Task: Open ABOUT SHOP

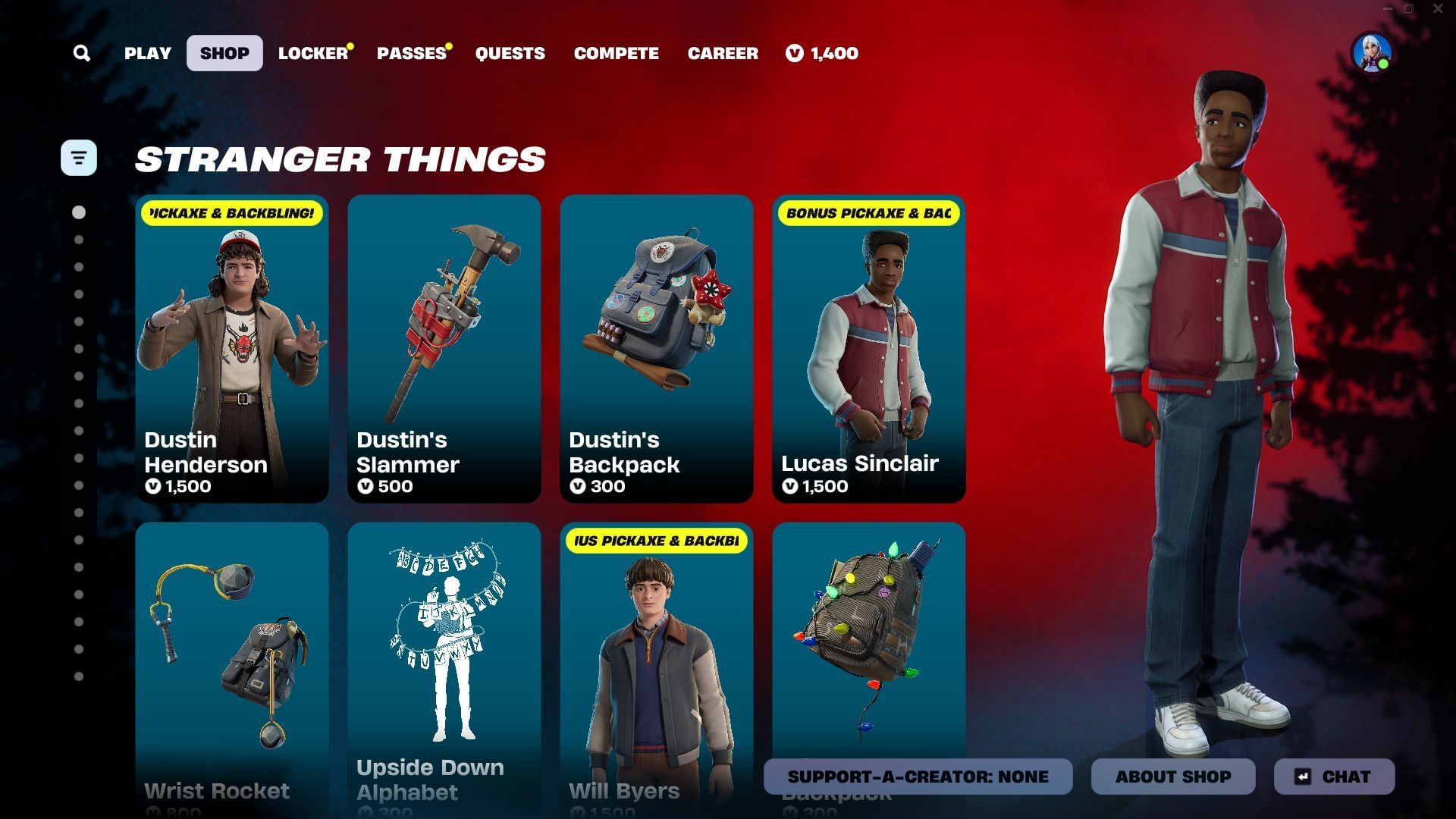Action: 1173,776
